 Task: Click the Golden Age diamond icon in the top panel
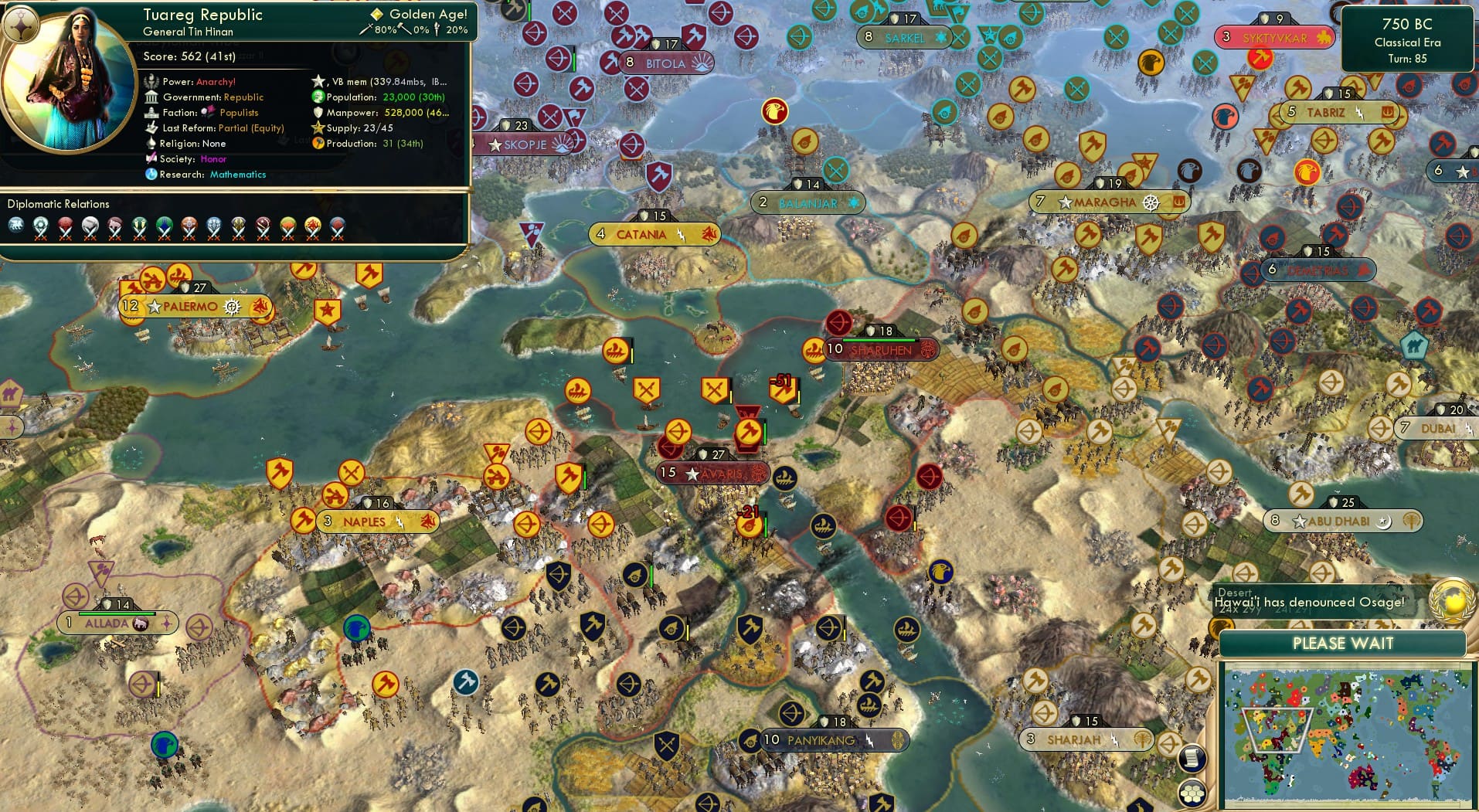(x=376, y=13)
